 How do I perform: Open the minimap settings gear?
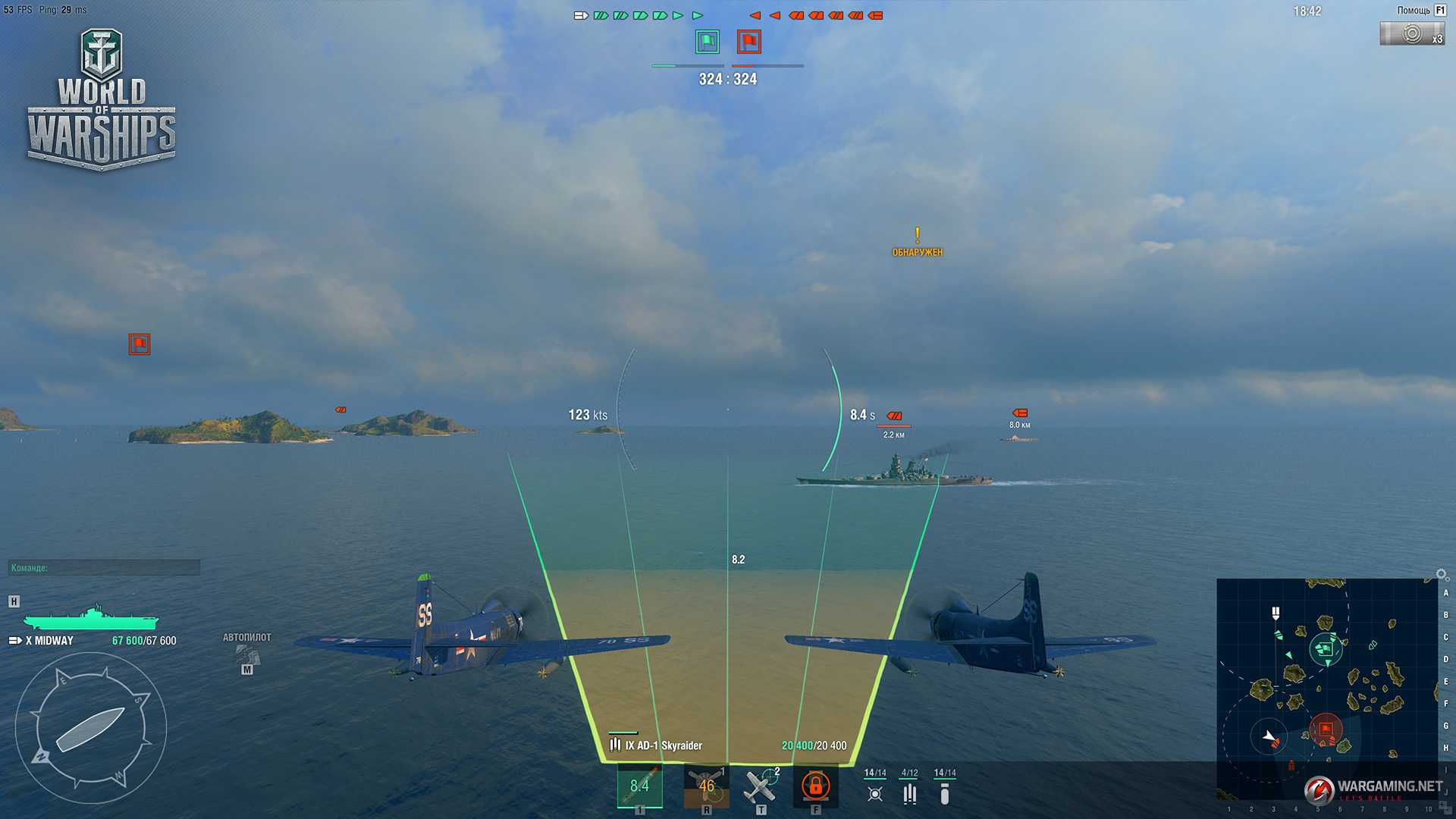pyautogui.click(x=1442, y=575)
